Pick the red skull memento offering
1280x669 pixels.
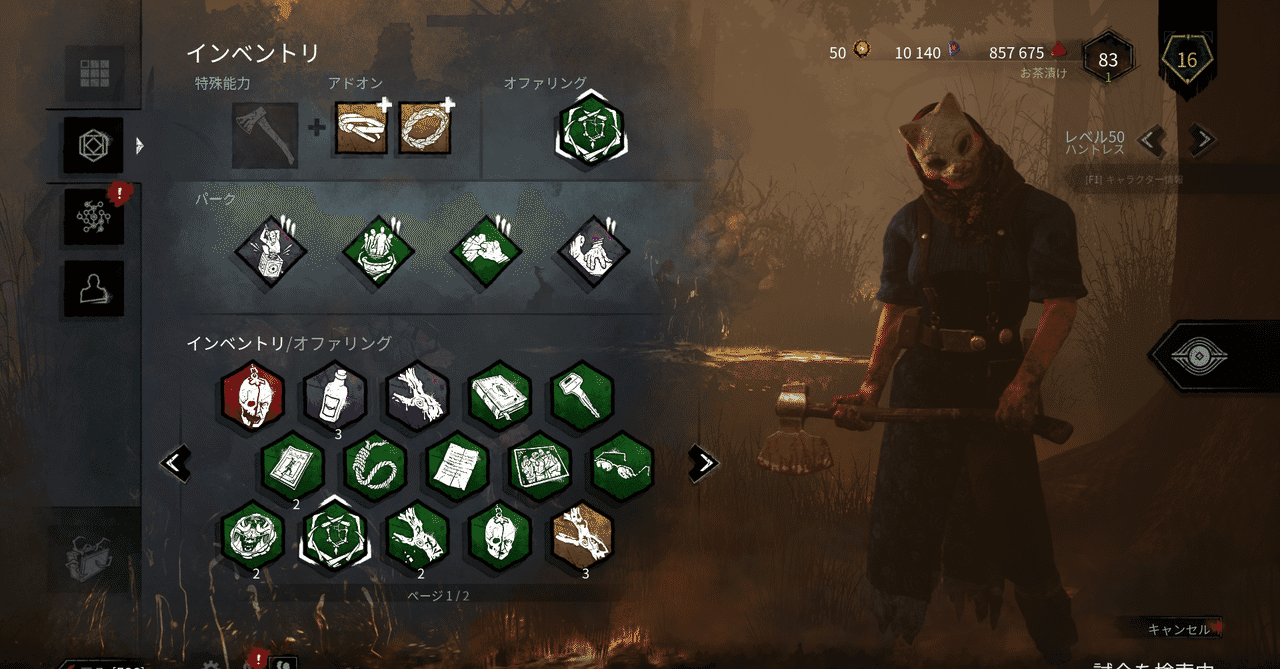coord(253,397)
